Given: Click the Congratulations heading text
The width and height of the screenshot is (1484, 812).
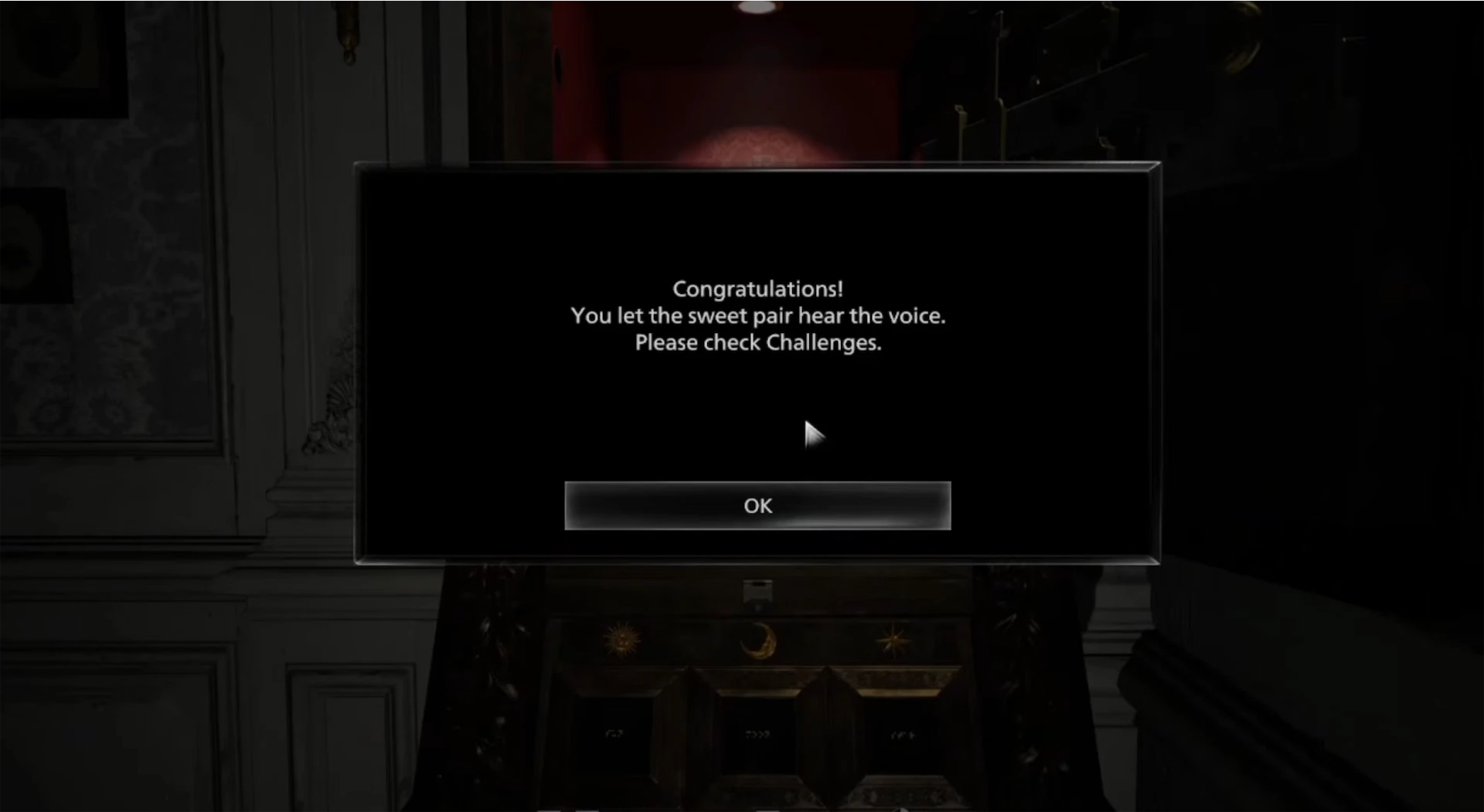Looking at the screenshot, I should (x=757, y=288).
